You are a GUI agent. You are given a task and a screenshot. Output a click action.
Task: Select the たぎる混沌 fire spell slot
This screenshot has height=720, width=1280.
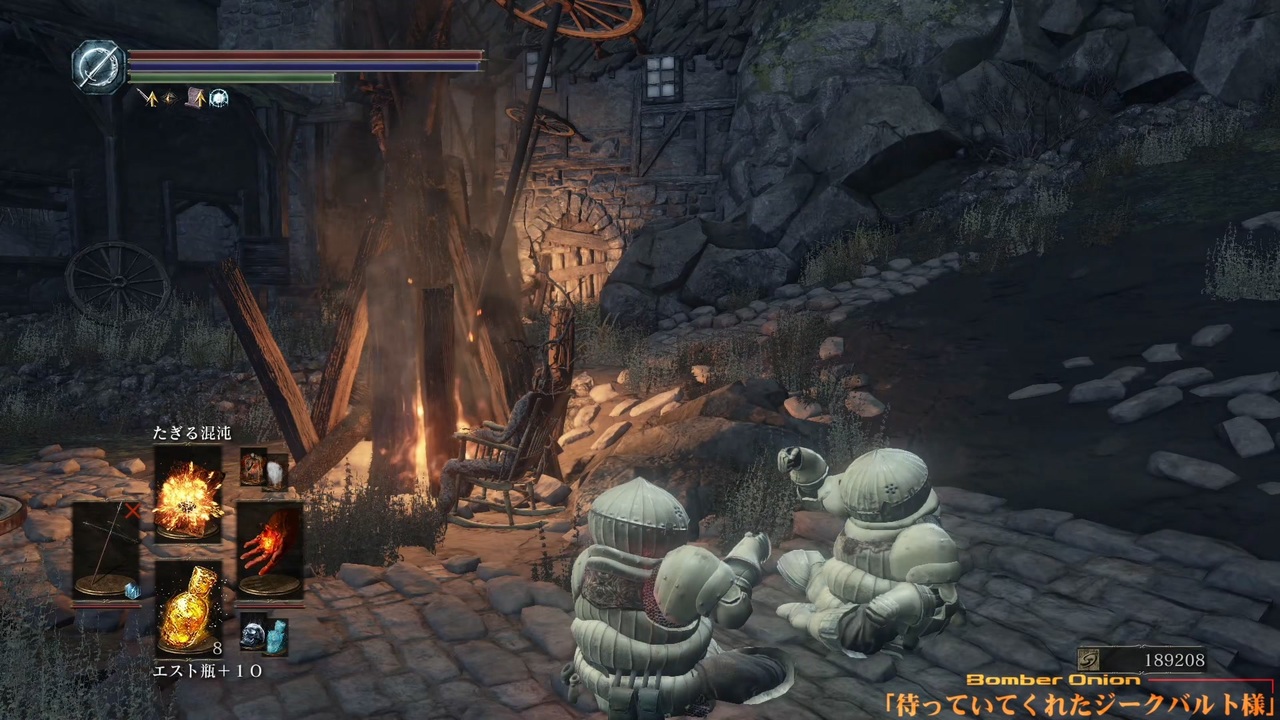(187, 493)
